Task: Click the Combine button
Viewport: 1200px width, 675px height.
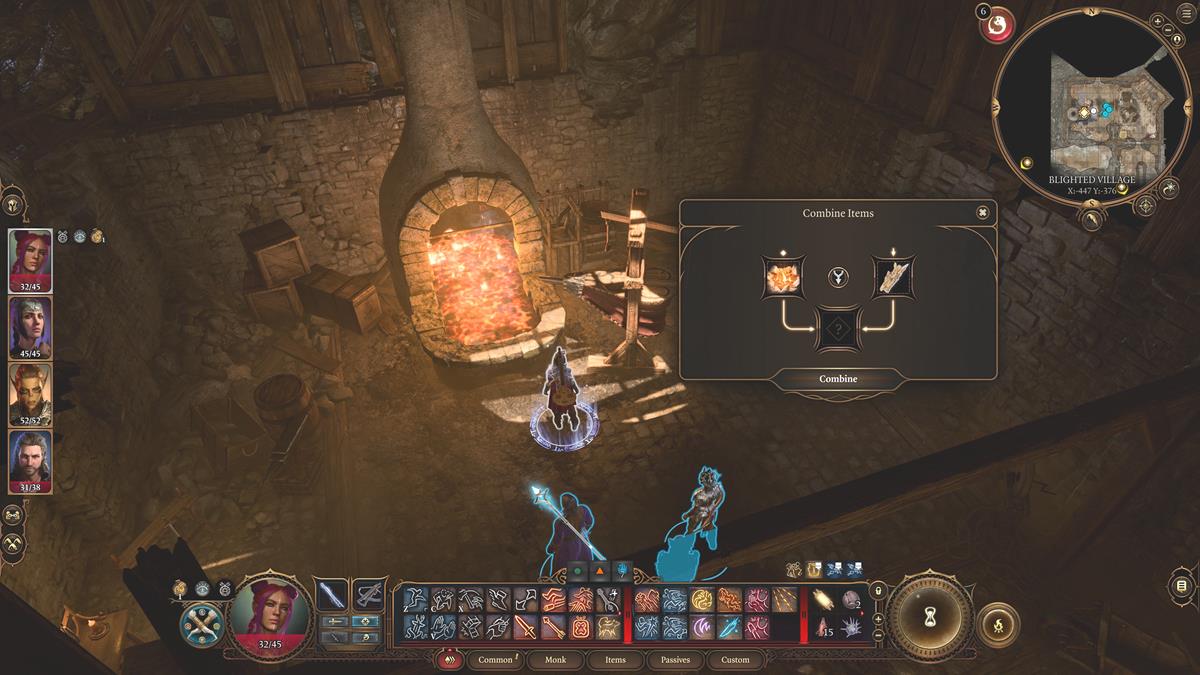Action: pyautogui.click(x=838, y=379)
